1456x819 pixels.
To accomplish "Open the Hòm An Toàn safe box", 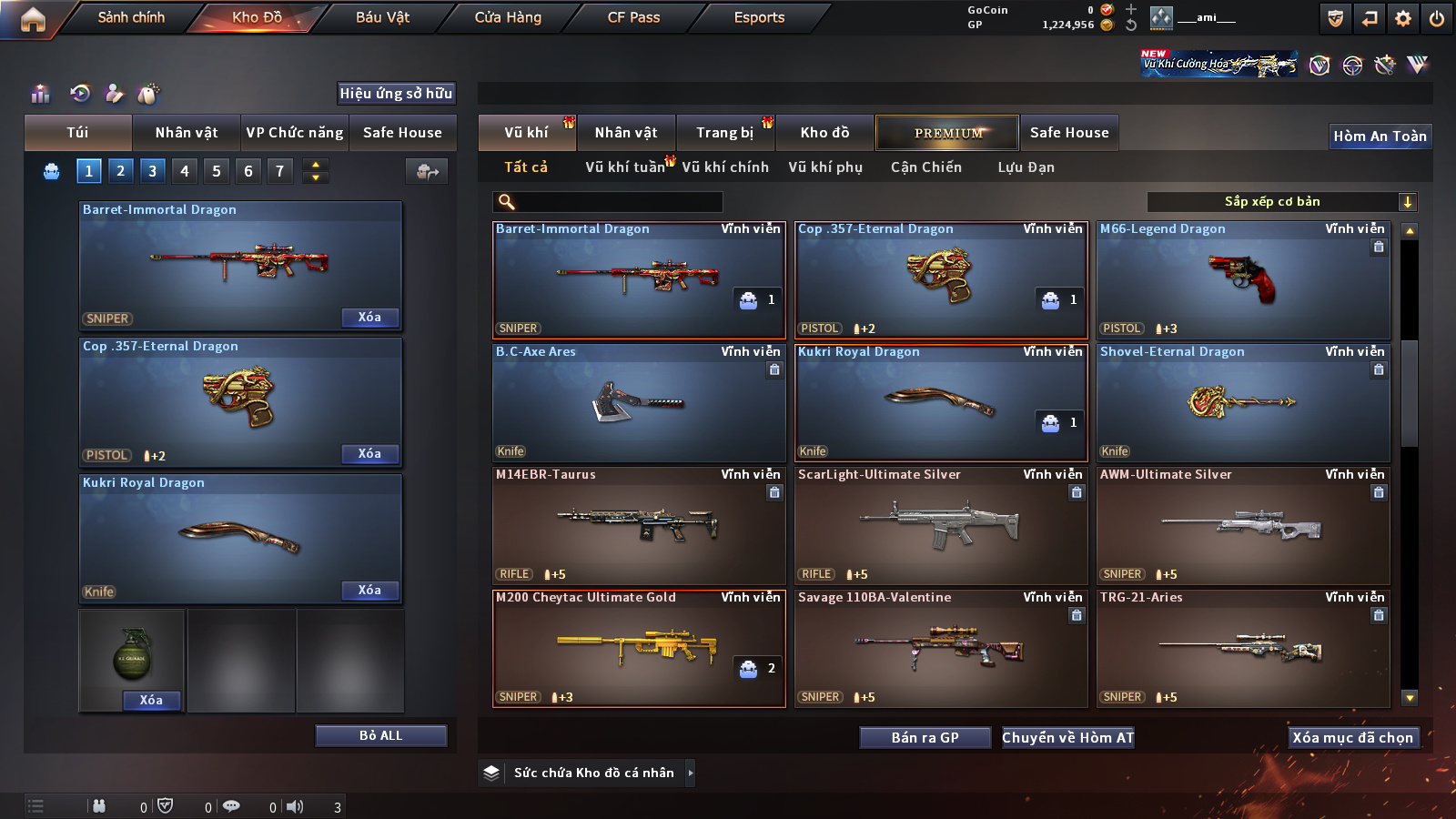I will [1380, 136].
